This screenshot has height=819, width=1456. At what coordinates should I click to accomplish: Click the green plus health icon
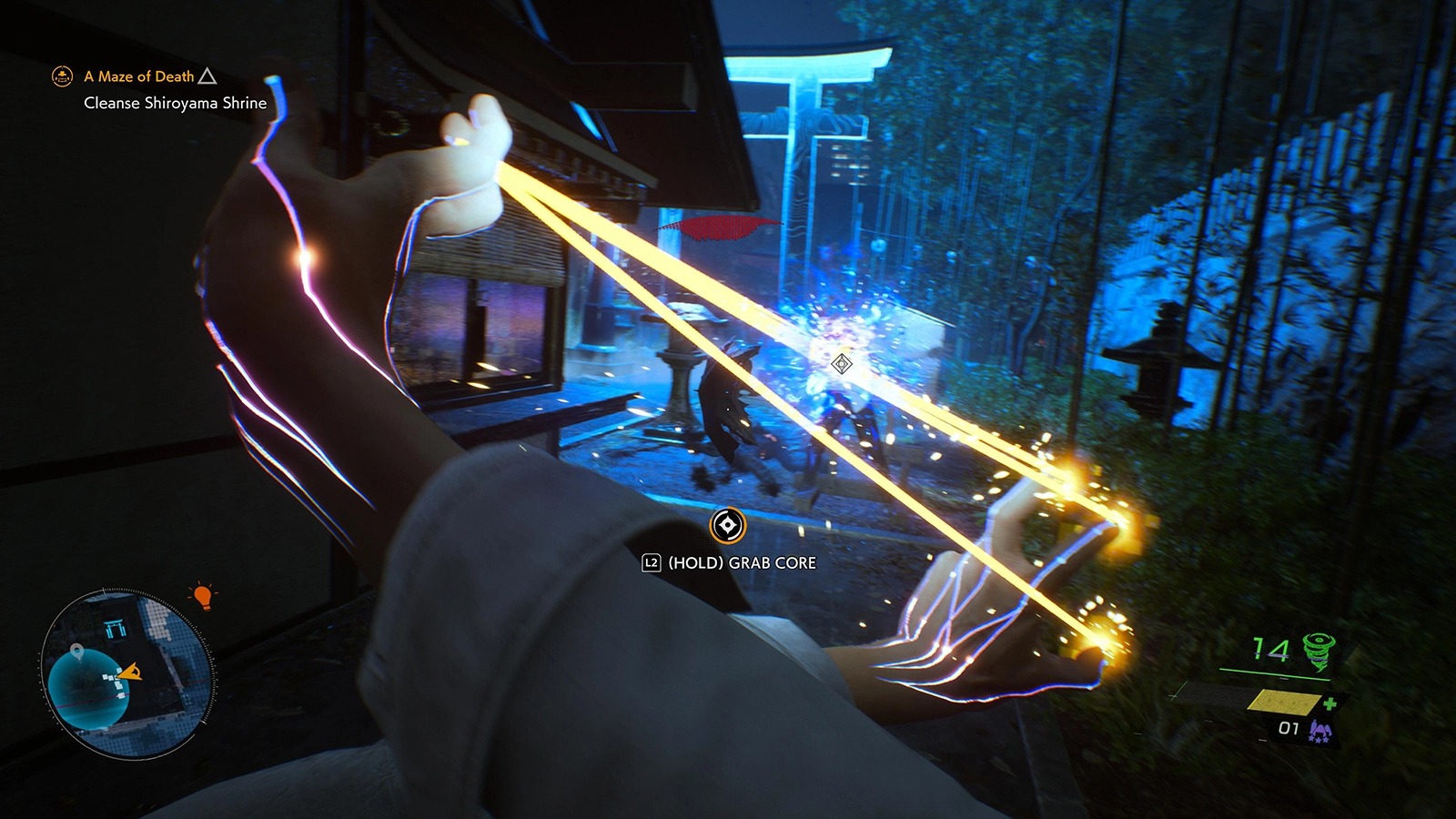pyautogui.click(x=1330, y=703)
